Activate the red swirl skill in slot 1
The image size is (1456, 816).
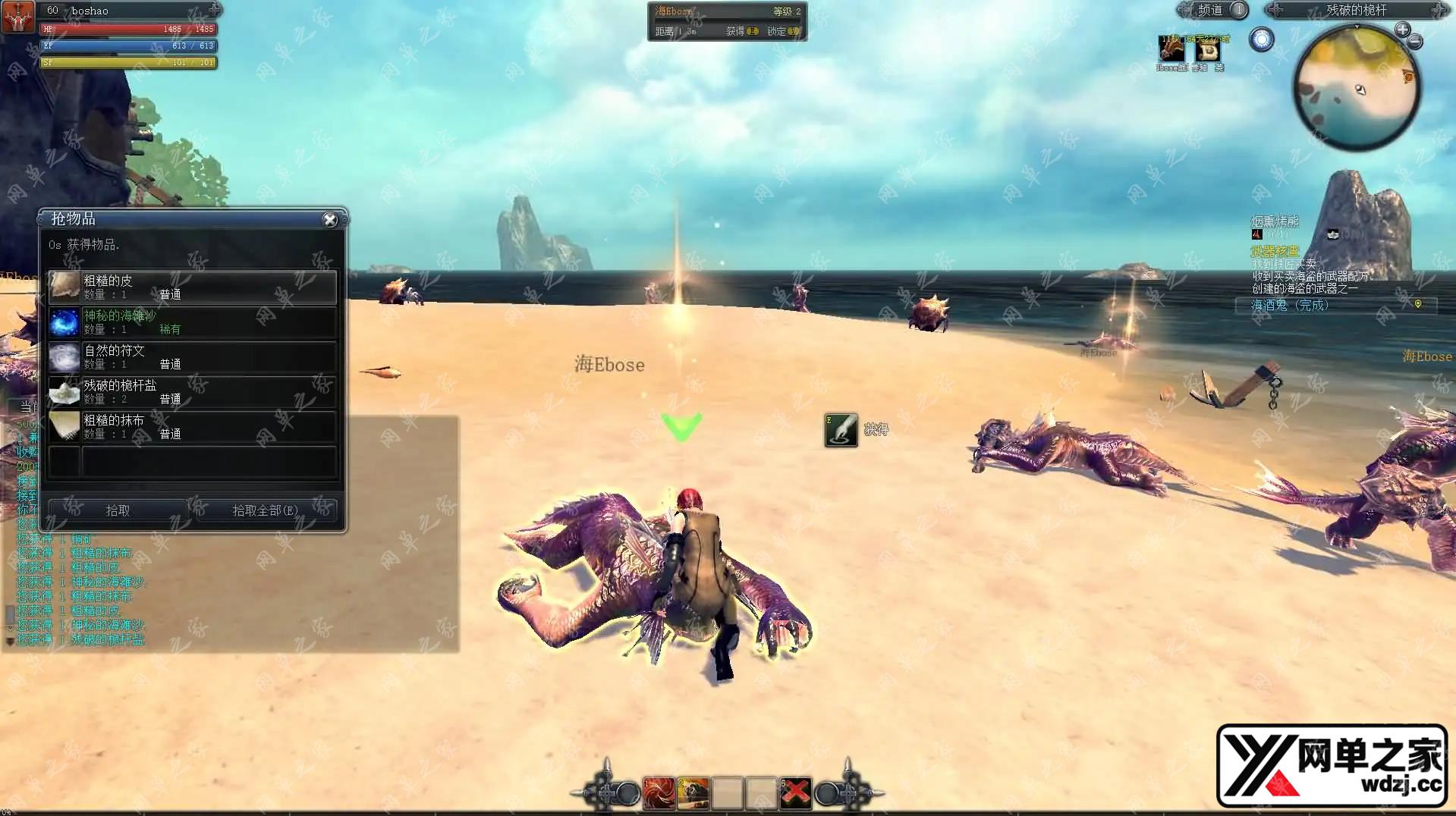(659, 793)
